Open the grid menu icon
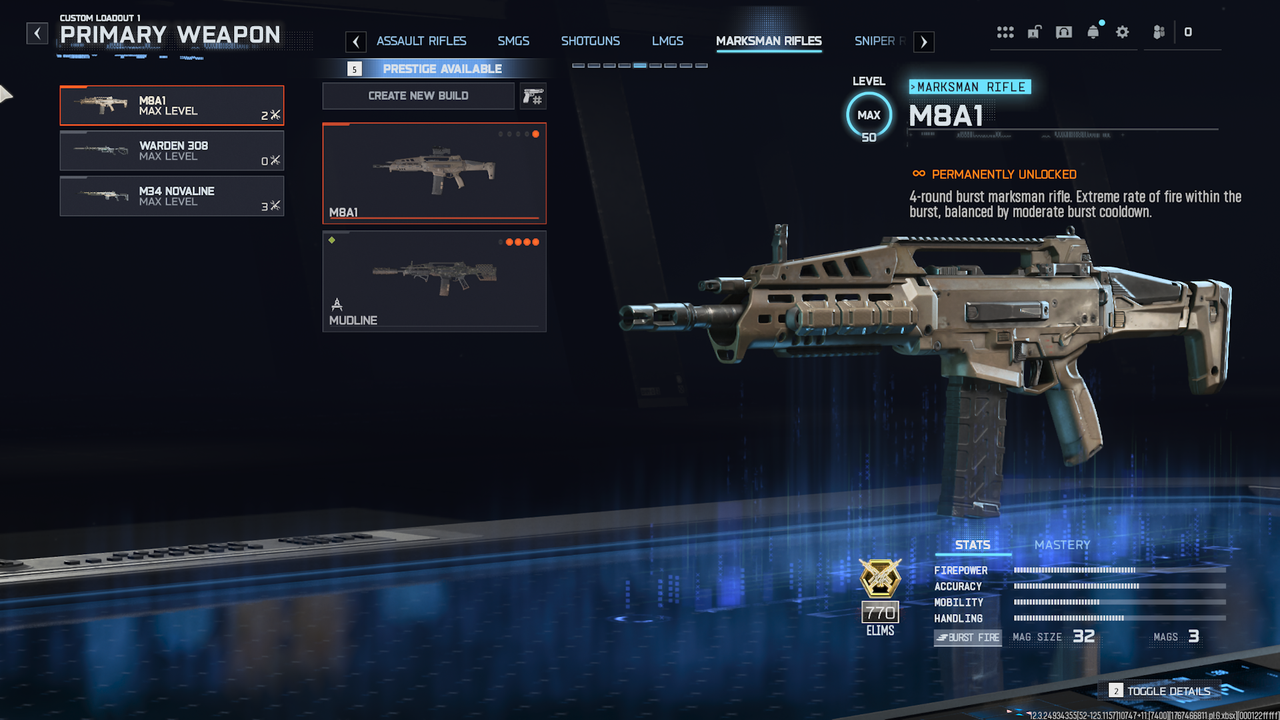This screenshot has height=720, width=1280. coord(1005,32)
